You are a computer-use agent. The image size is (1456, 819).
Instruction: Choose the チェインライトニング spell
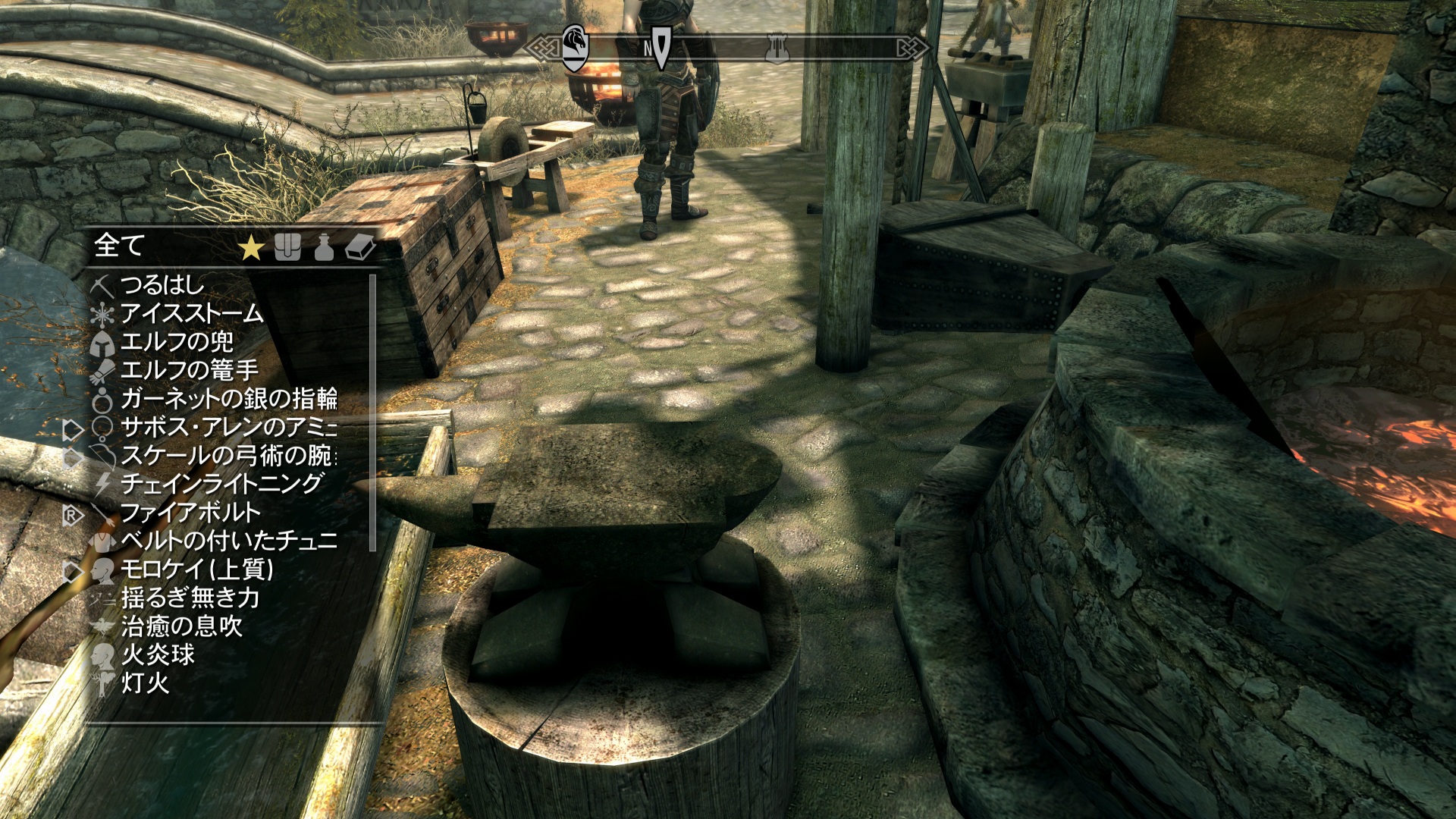click(x=222, y=484)
